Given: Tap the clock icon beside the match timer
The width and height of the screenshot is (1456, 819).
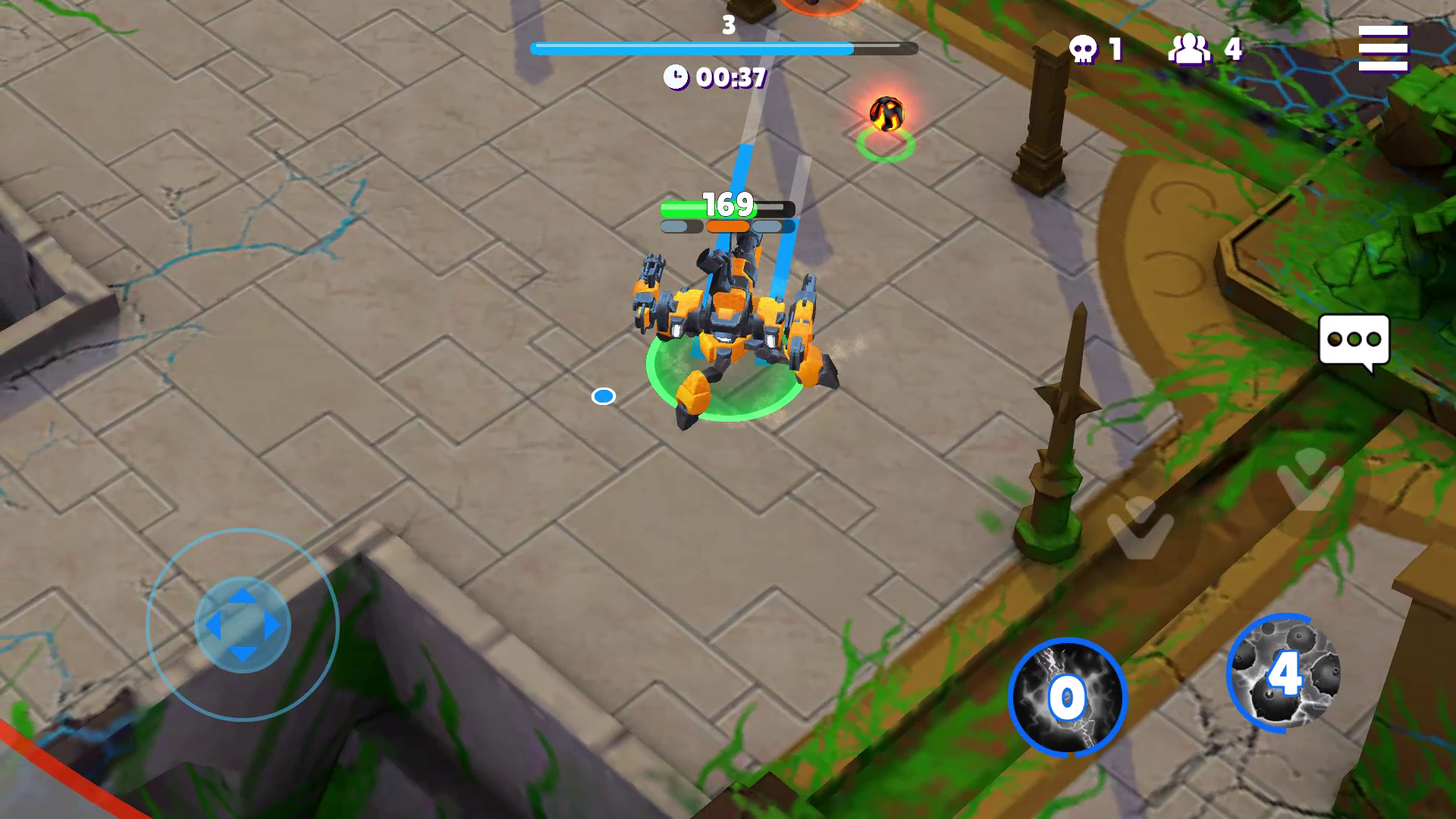Looking at the screenshot, I should [x=677, y=77].
